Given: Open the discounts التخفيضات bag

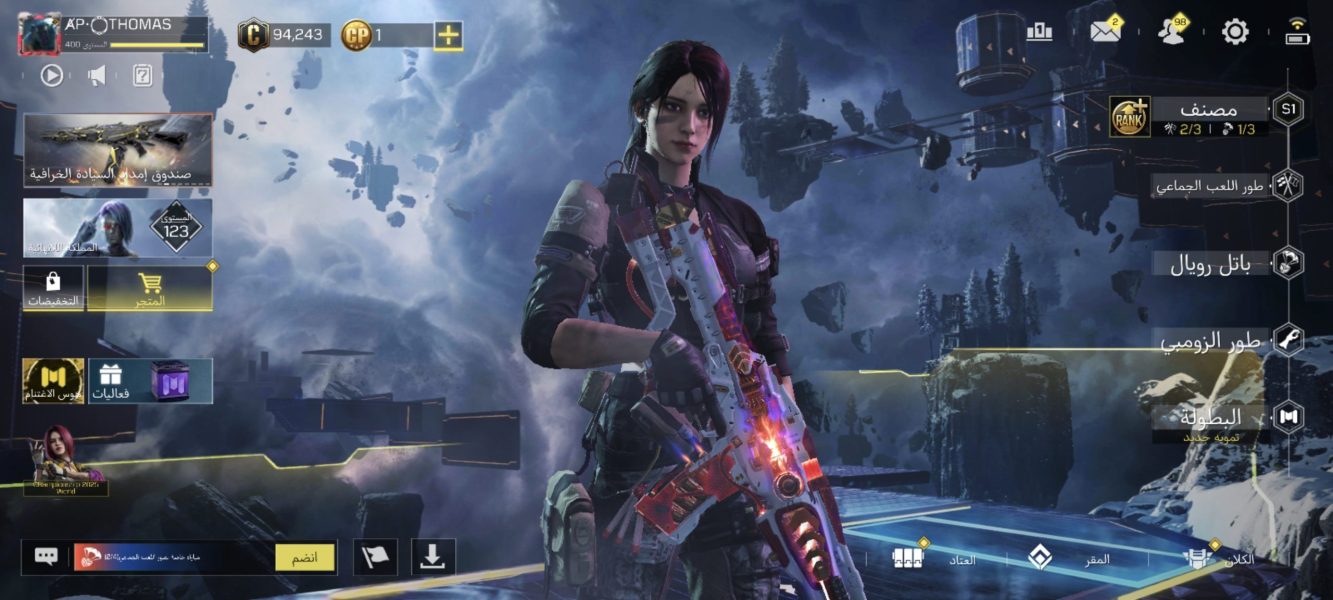Looking at the screenshot, I should coord(53,288).
